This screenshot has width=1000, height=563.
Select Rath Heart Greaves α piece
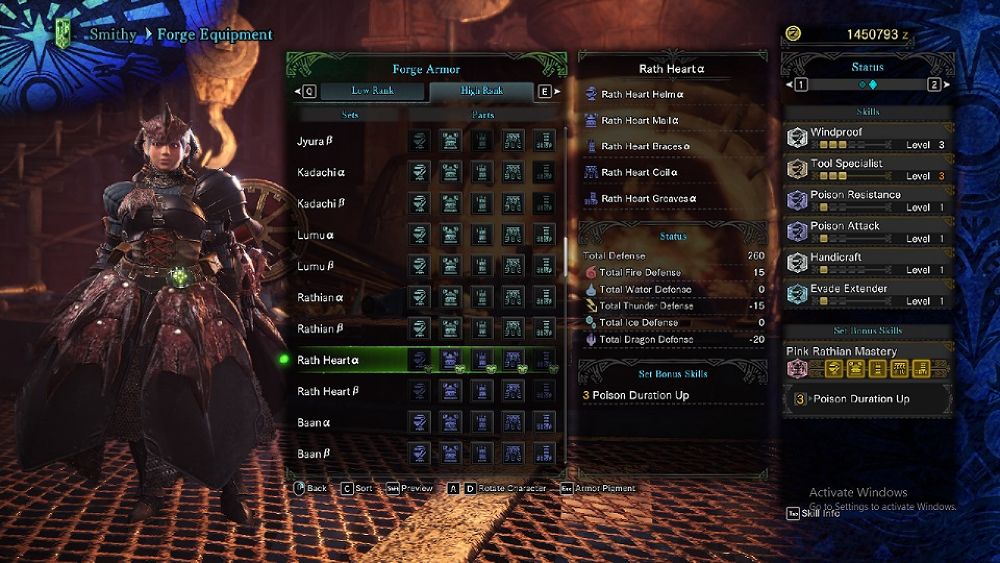click(648, 198)
